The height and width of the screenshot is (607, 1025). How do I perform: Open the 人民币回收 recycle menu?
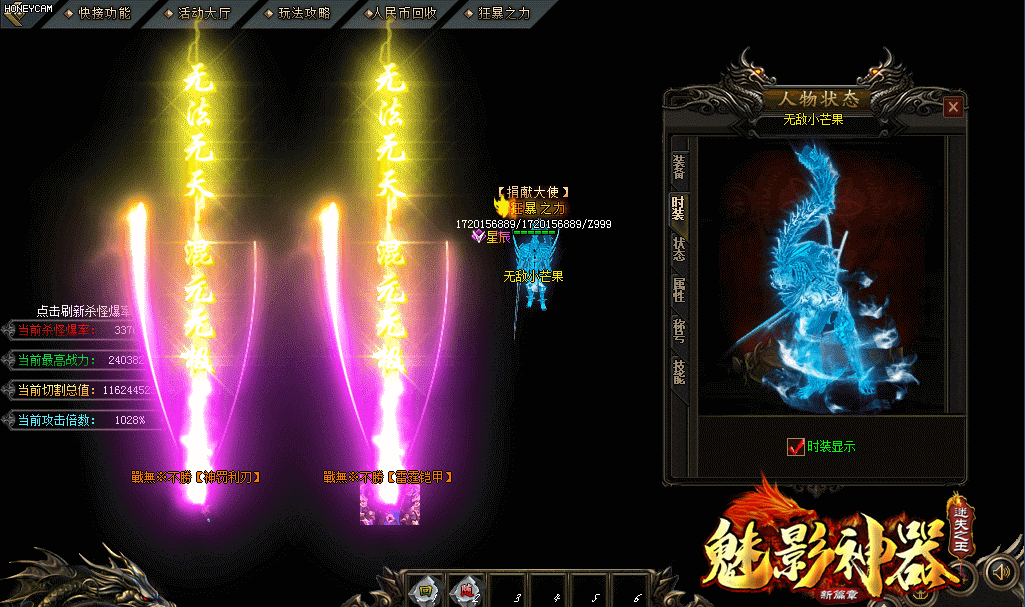(x=402, y=13)
